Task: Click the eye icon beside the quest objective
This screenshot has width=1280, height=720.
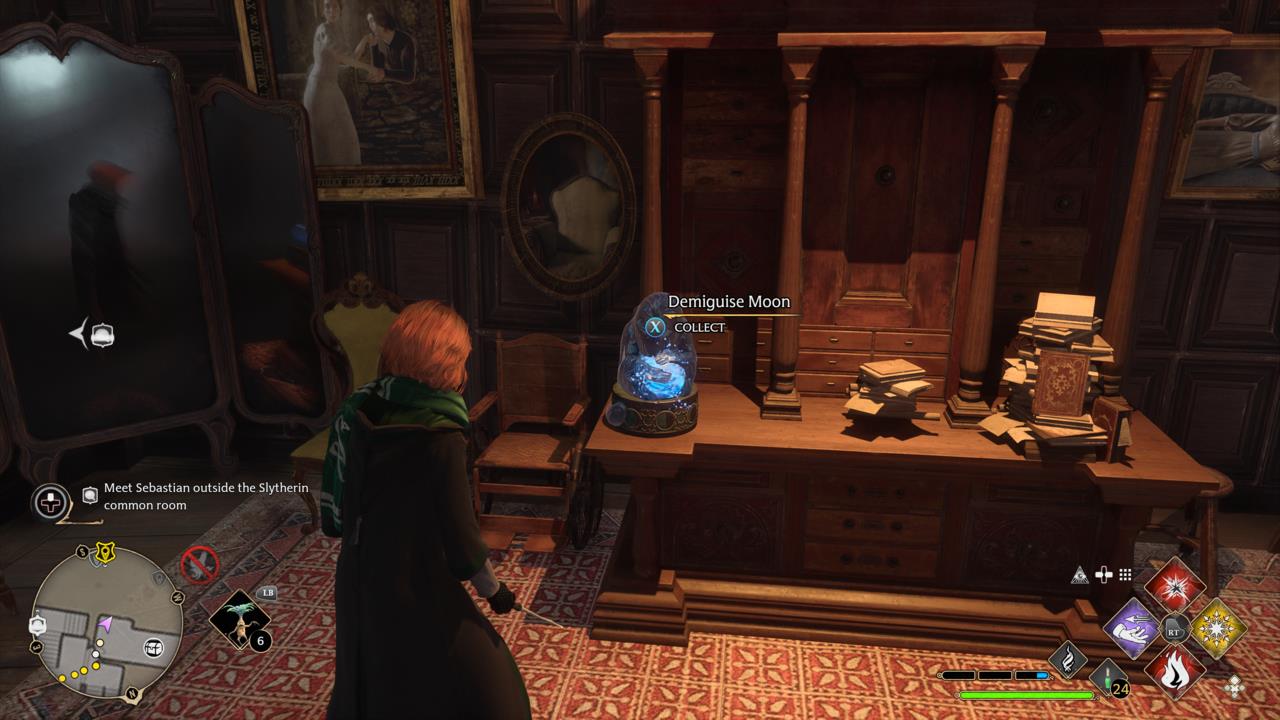Action: click(x=89, y=494)
